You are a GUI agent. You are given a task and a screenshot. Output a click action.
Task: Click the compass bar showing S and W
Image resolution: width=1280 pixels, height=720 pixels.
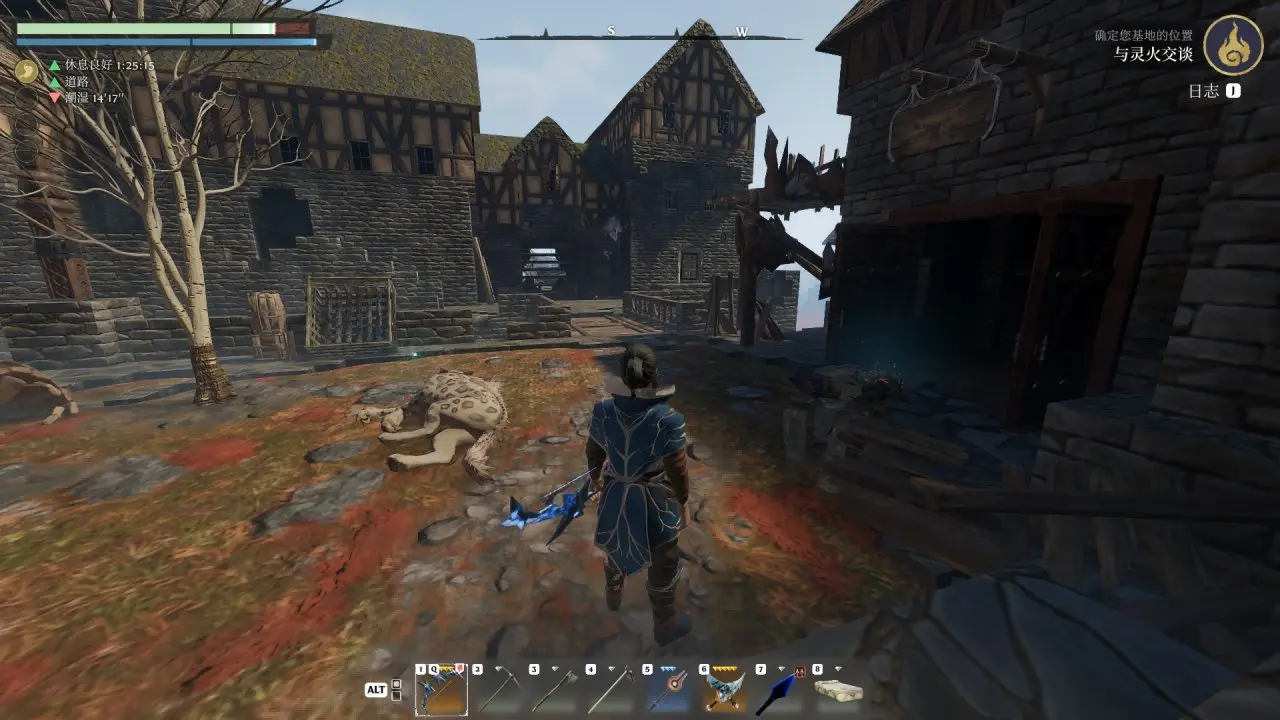640,34
